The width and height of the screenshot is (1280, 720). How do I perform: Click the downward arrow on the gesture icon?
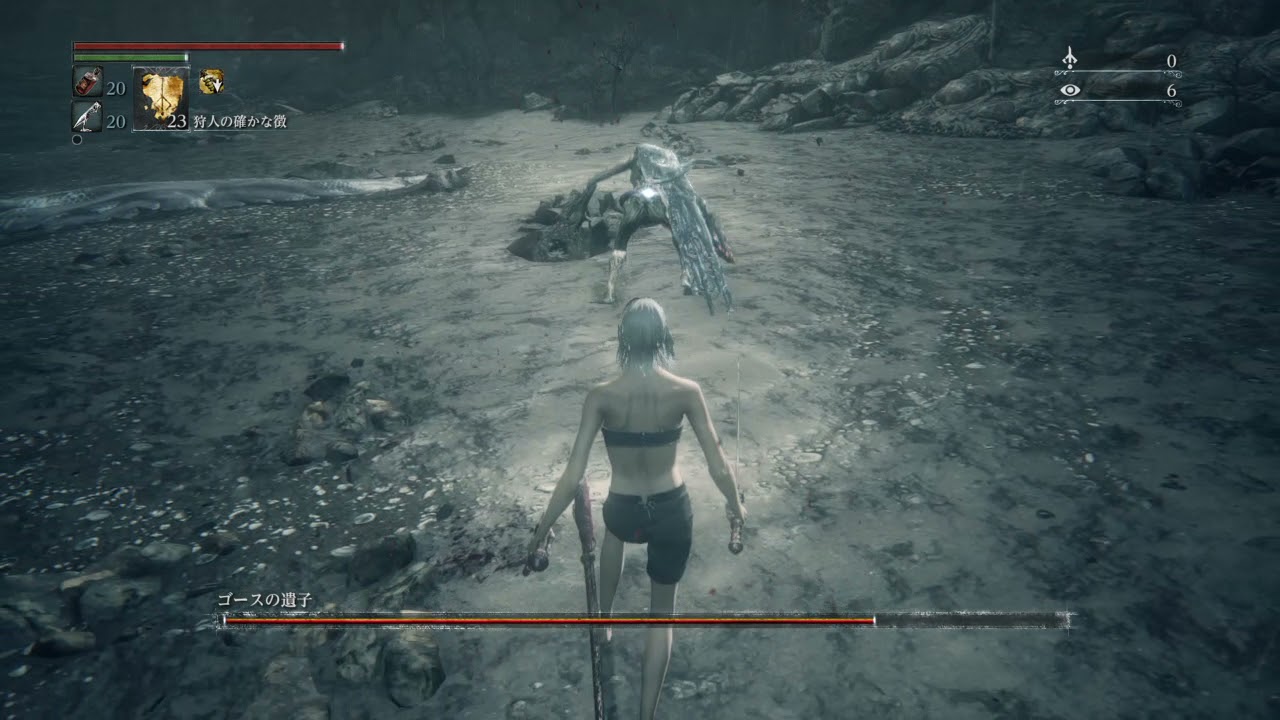[x=218, y=86]
